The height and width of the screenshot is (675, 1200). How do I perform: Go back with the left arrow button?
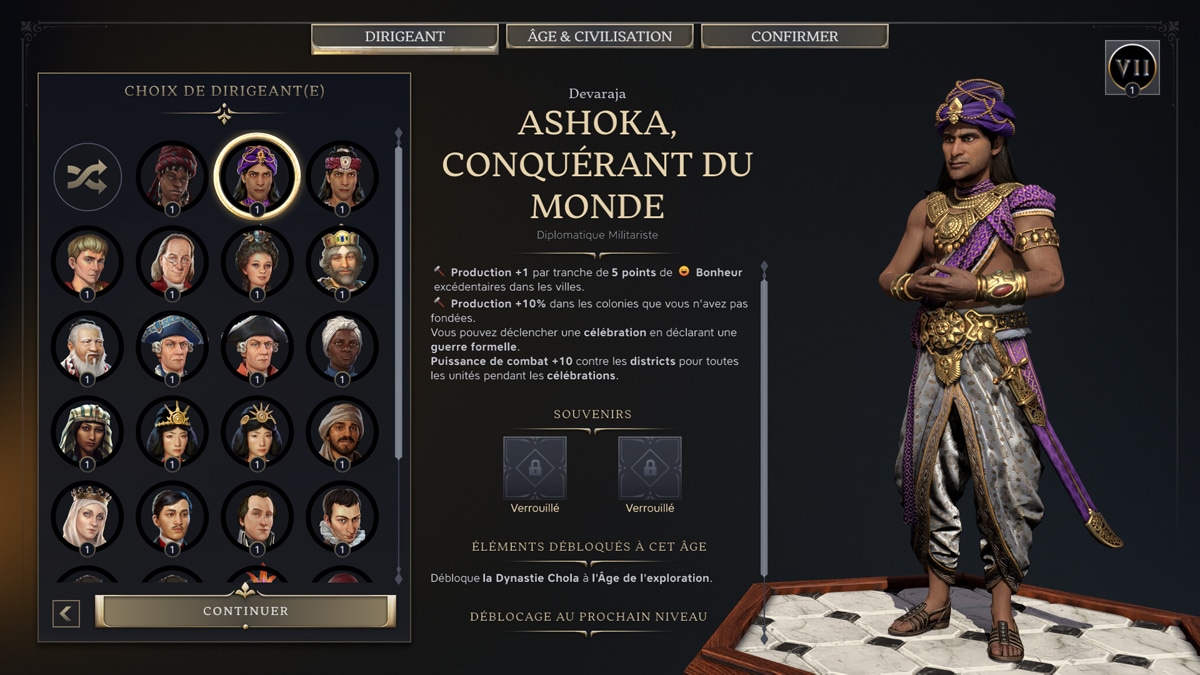click(x=66, y=612)
